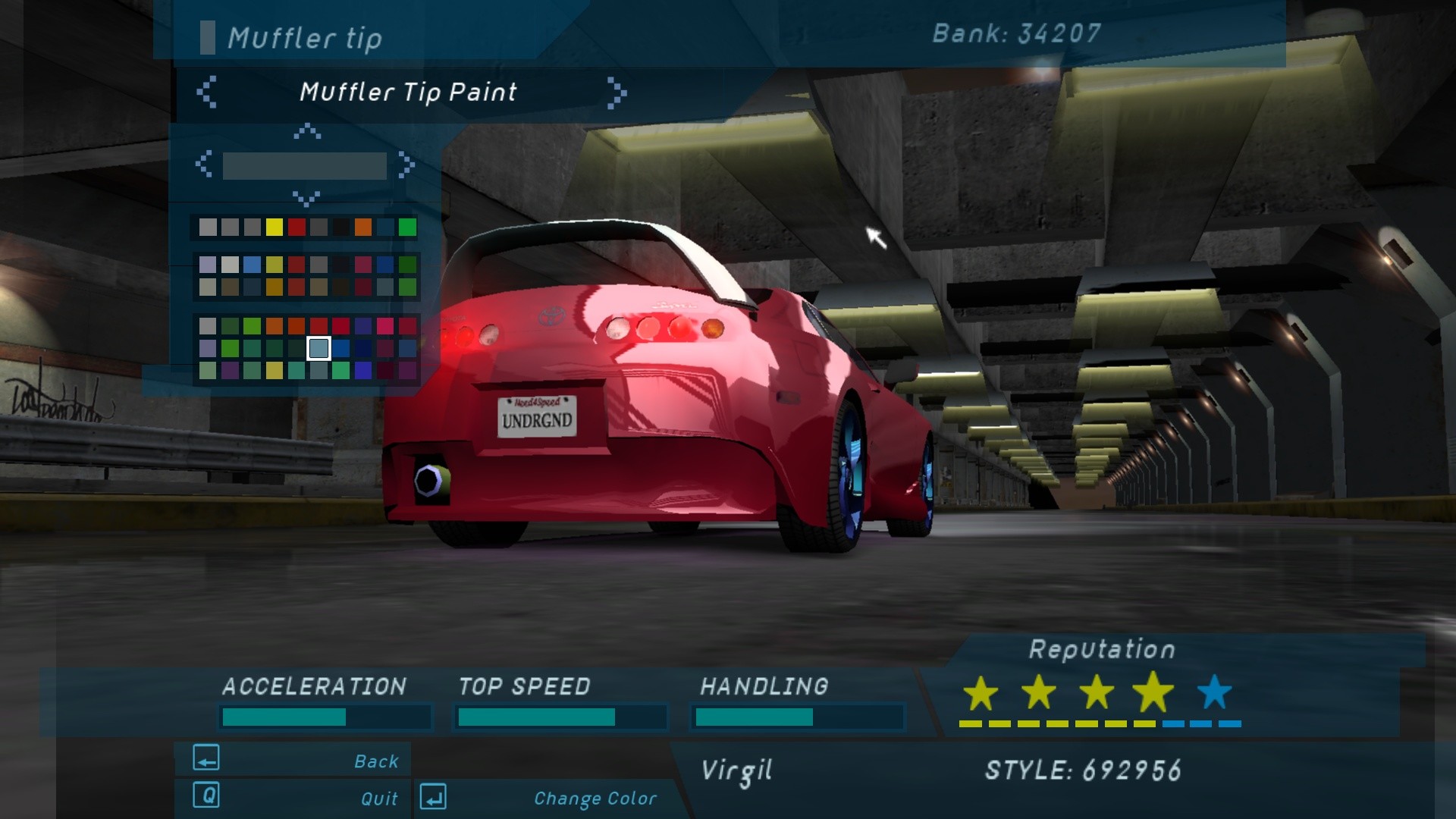Select the white-outlined light blue swatch
This screenshot has width=1456, height=819.
(x=318, y=348)
